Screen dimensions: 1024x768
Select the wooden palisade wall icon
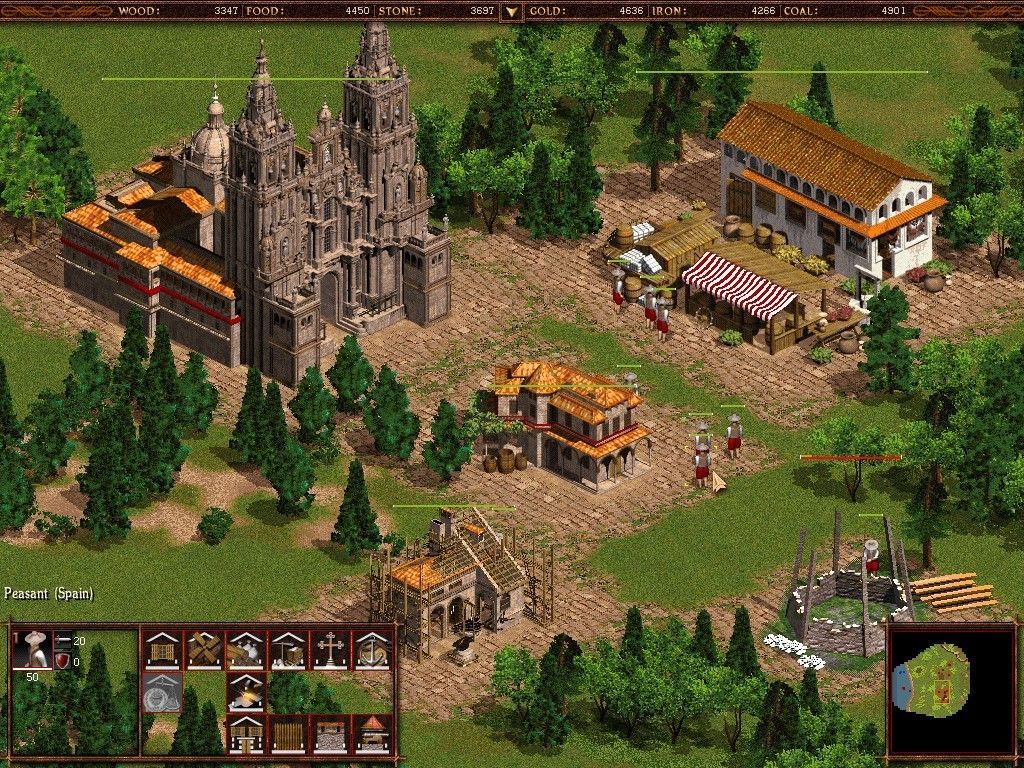288,734
